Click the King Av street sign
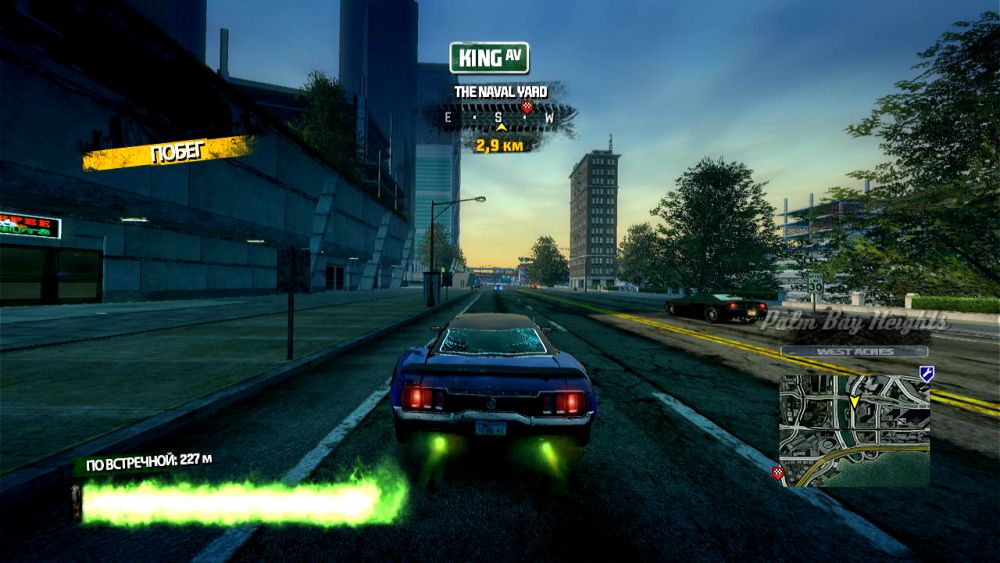Viewport: 1000px width, 563px height. [x=488, y=58]
